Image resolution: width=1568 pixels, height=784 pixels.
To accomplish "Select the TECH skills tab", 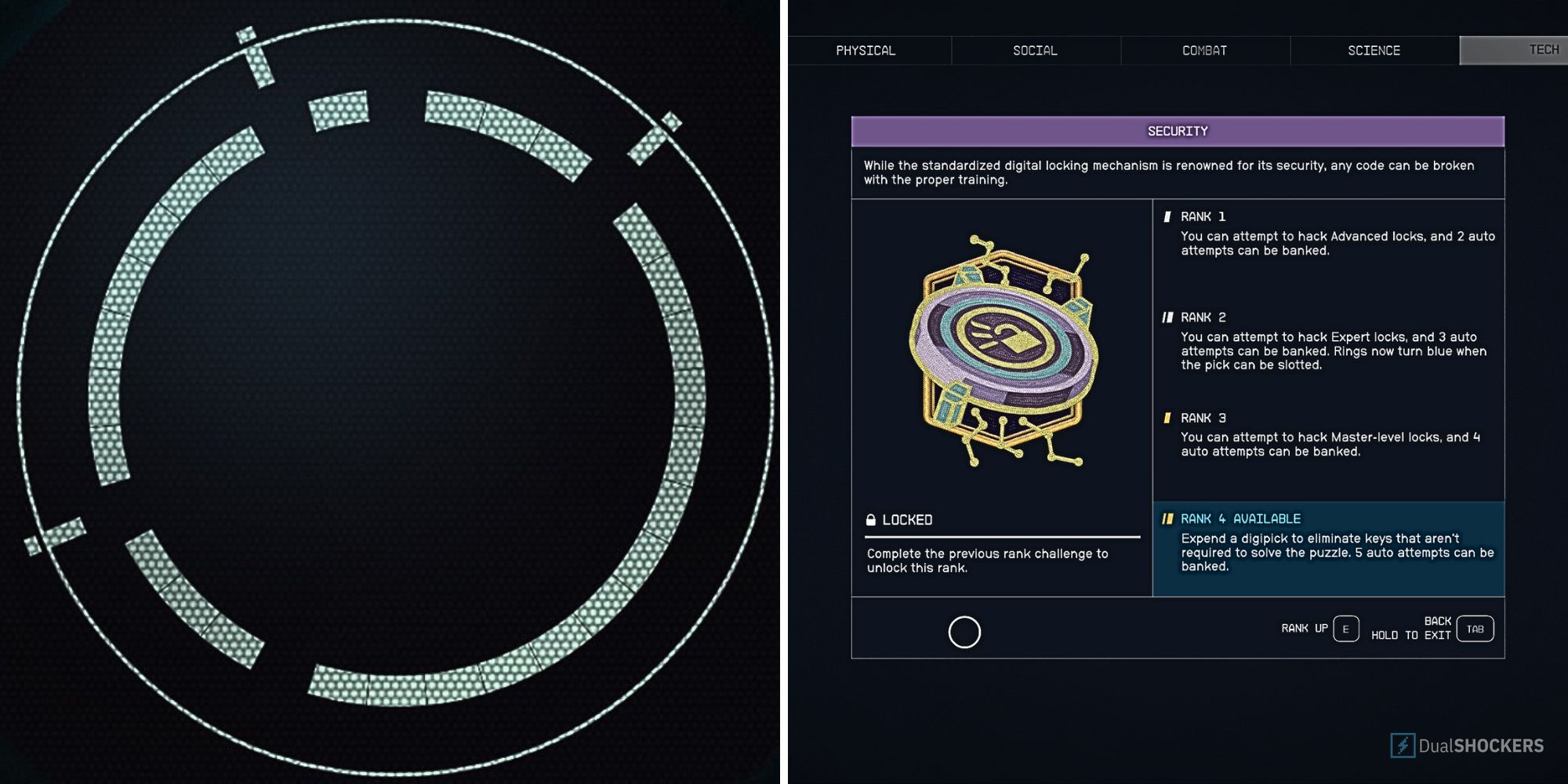I will point(1525,49).
